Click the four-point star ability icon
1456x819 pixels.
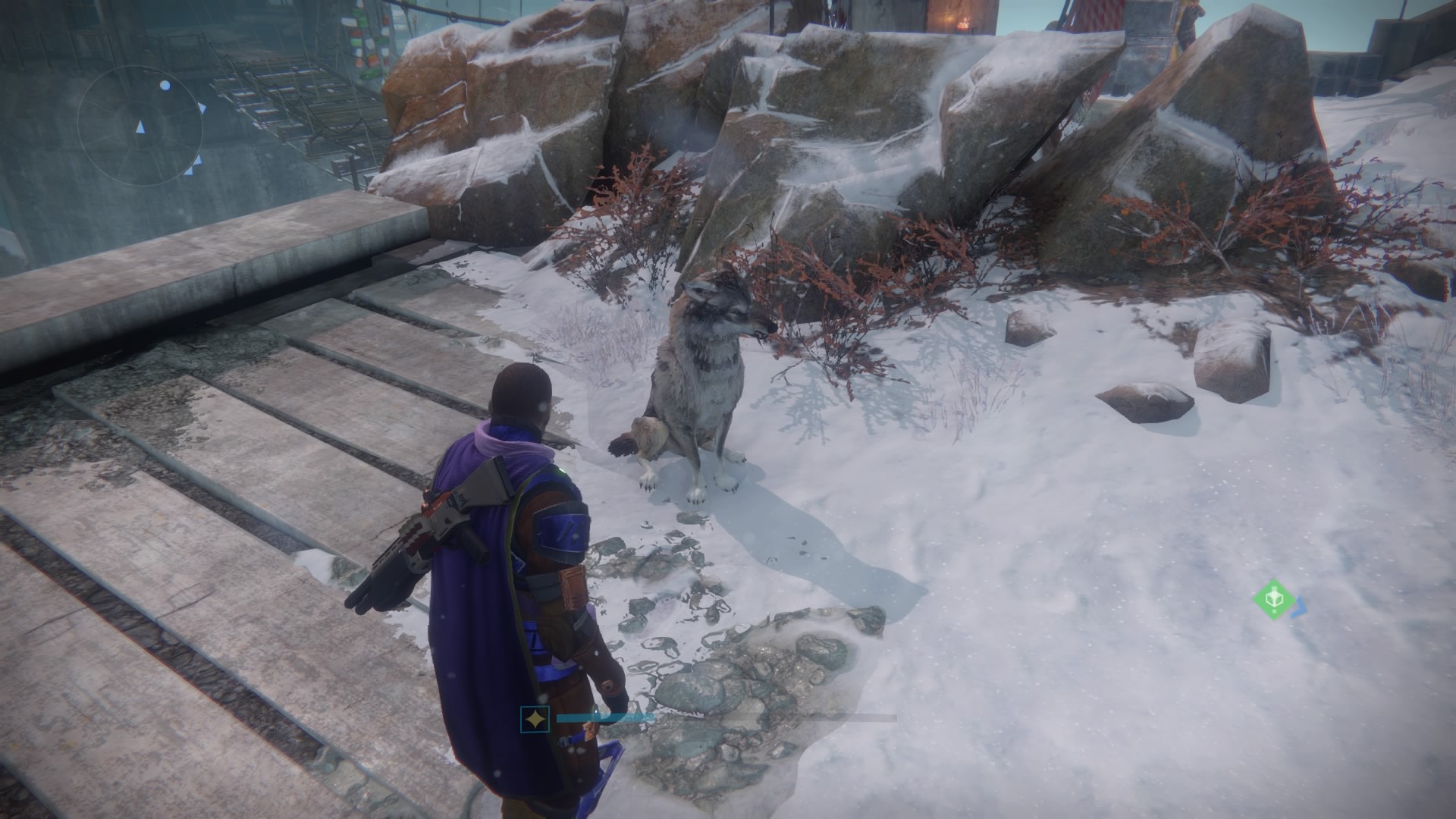tap(535, 719)
